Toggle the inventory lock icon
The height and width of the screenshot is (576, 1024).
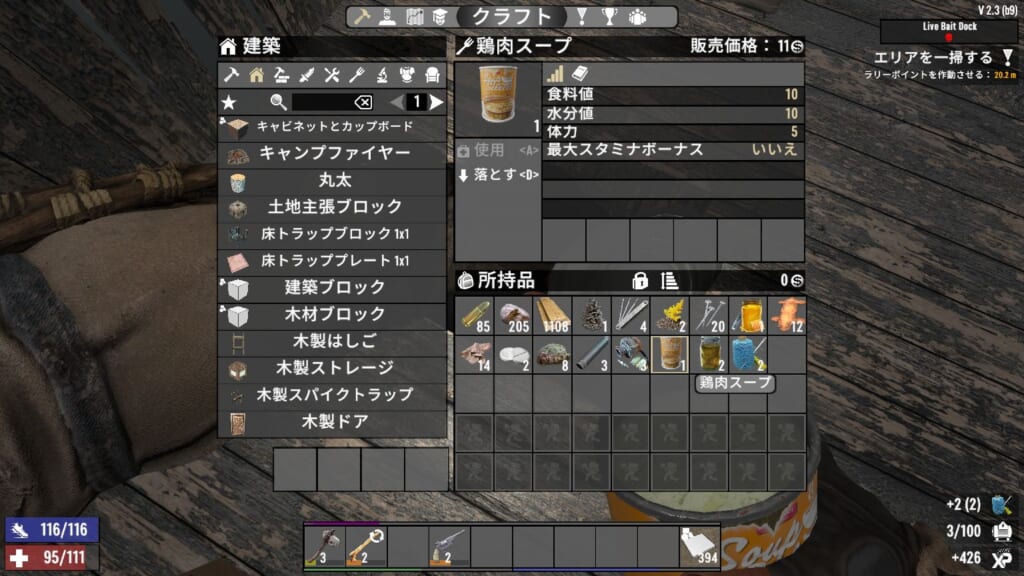640,280
